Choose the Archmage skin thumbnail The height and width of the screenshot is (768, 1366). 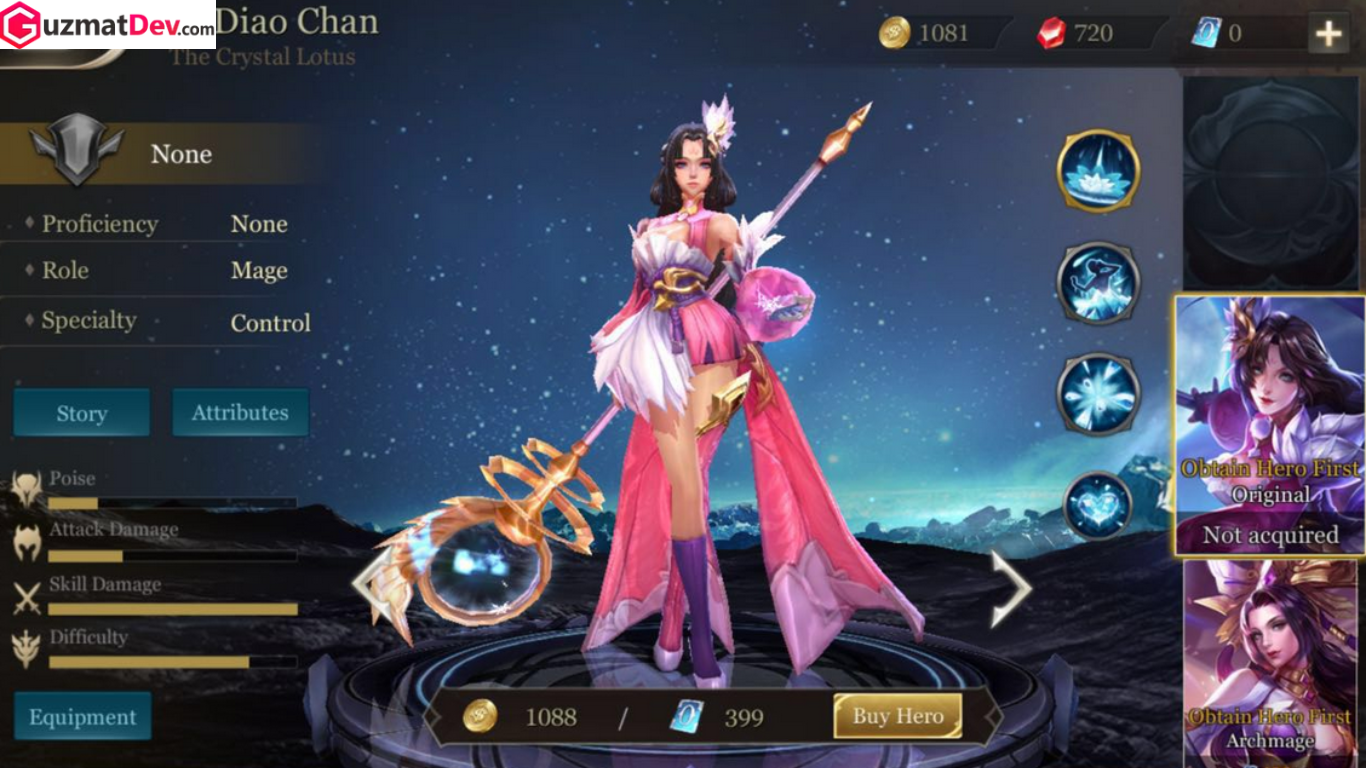tap(1269, 663)
